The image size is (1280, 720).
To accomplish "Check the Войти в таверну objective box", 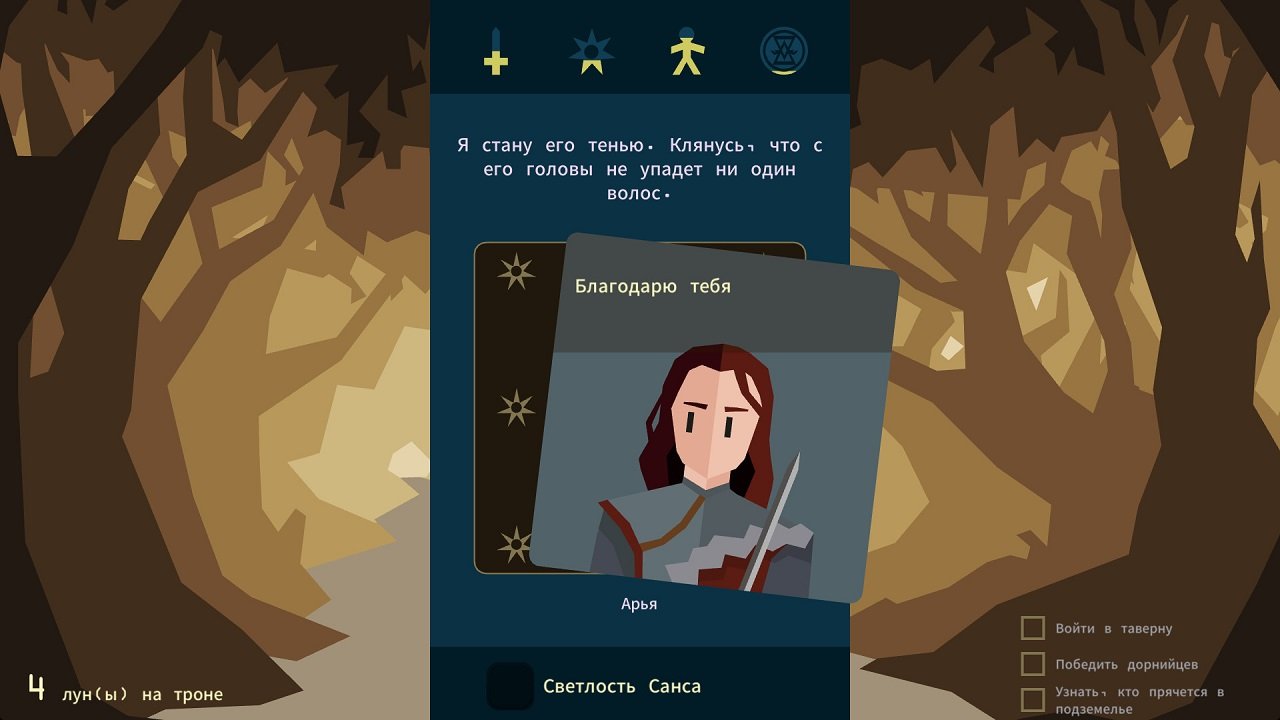I will [x=1031, y=628].
